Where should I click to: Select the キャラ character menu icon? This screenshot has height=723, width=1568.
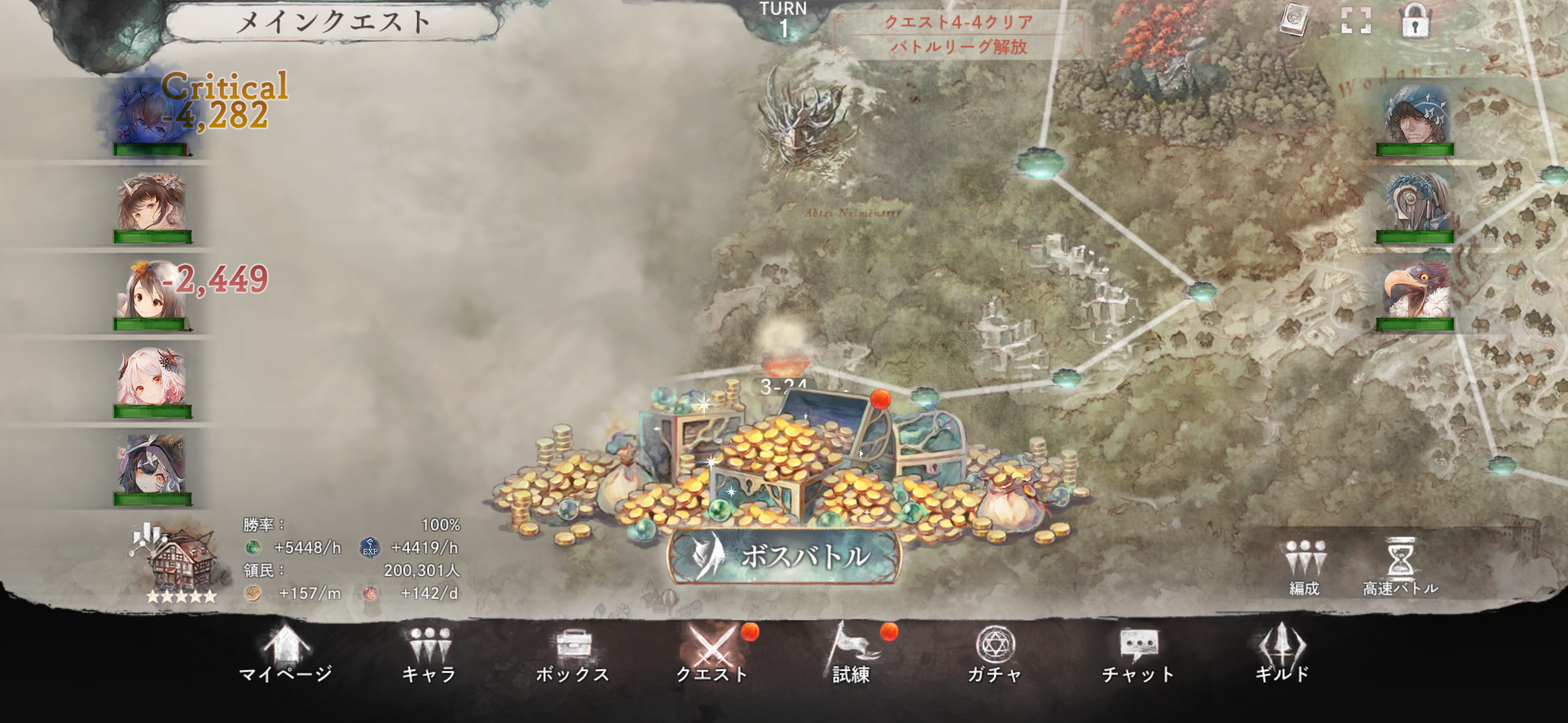tap(431, 650)
